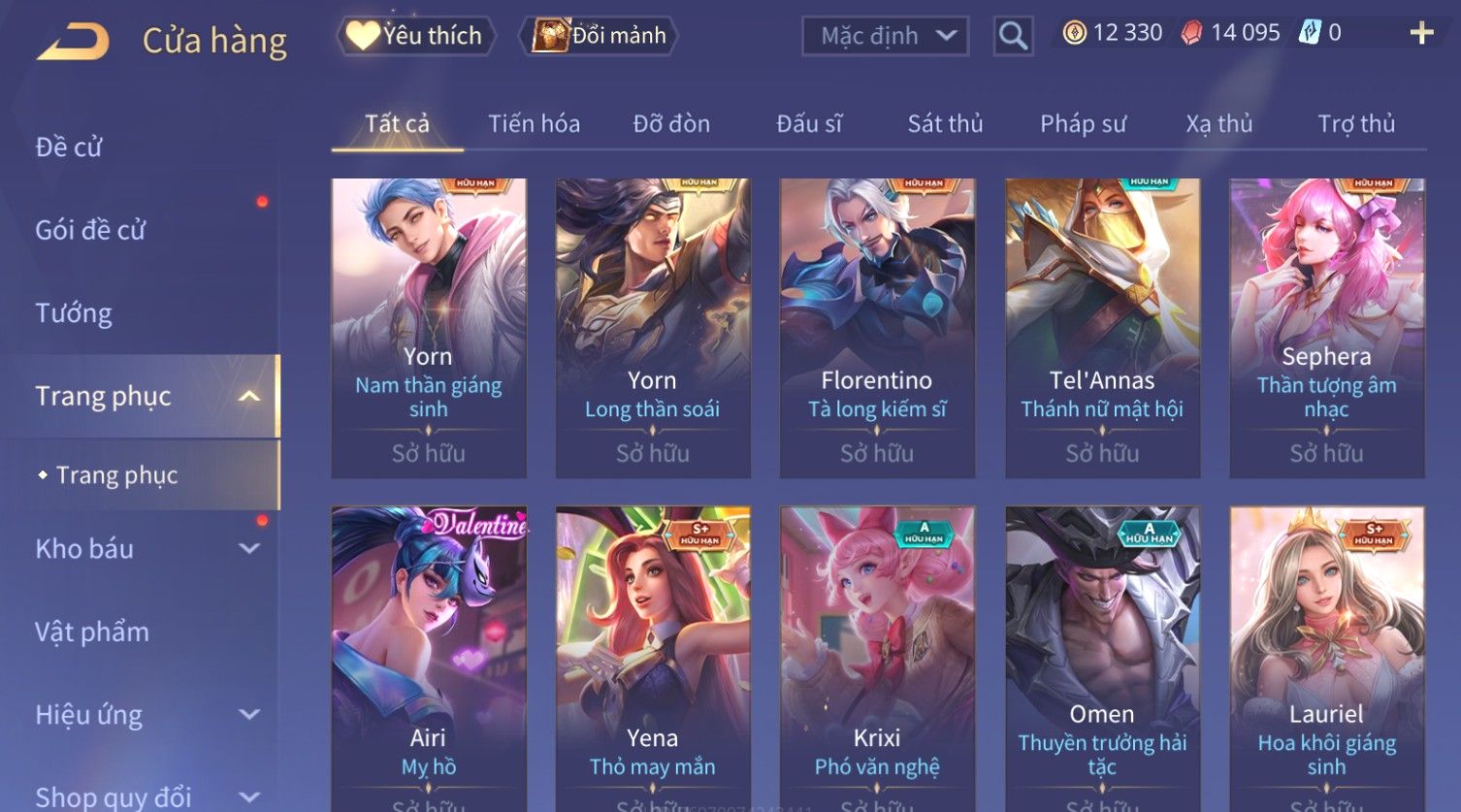Select the Pháp sư tab
The width and height of the screenshot is (1461, 812).
pos(1083,123)
